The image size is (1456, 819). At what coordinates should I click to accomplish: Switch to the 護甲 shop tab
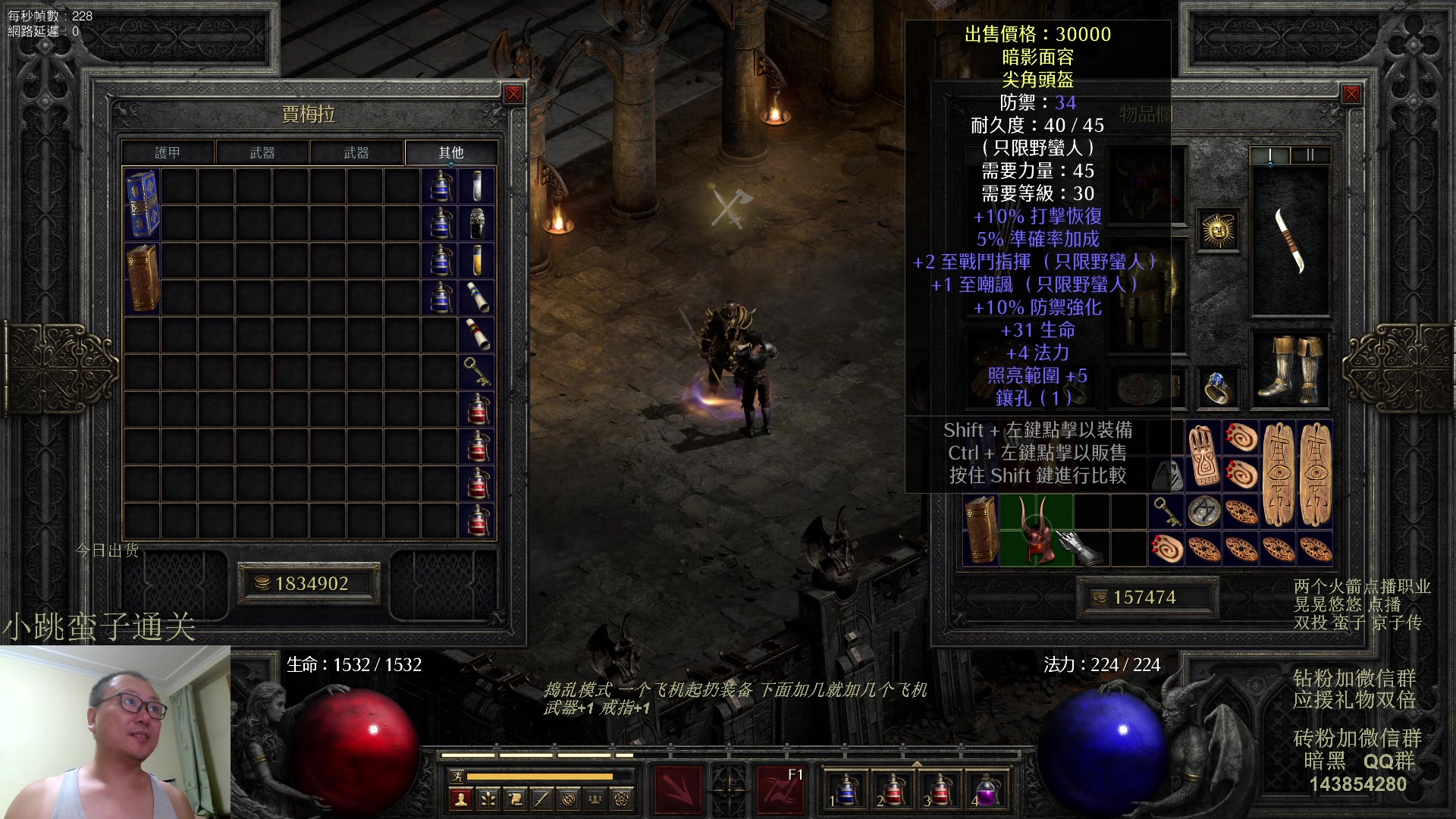pos(168,152)
